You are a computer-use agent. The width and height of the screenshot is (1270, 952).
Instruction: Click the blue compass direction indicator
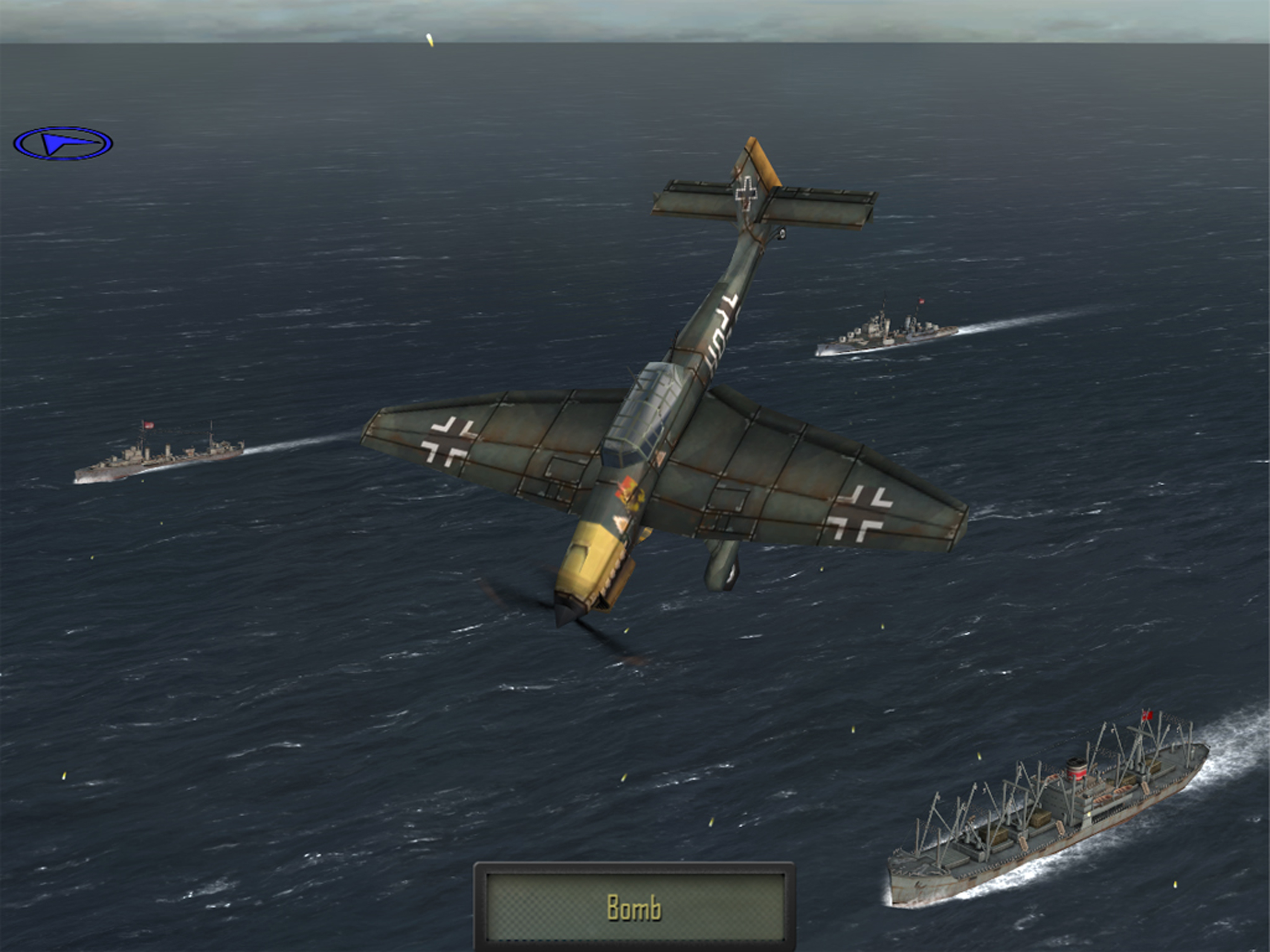click(63, 144)
